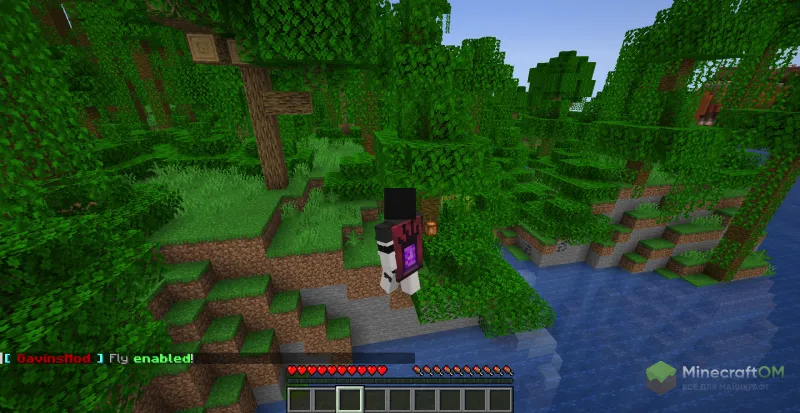Image resolution: width=800 pixels, height=413 pixels.
Task: Click the highlighted selected hotbar slot
Action: (349, 400)
